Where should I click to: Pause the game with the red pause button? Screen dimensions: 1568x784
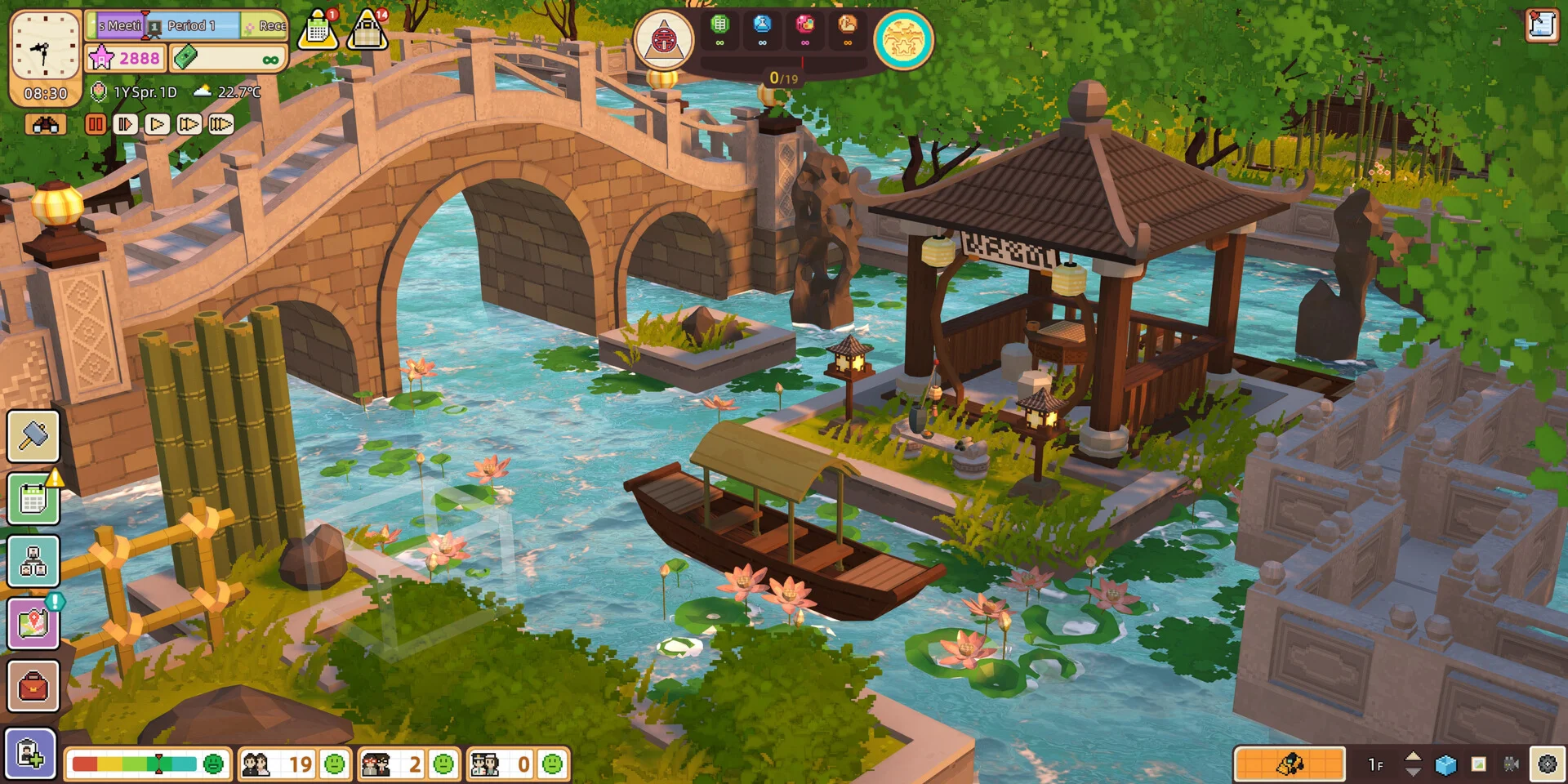96,124
